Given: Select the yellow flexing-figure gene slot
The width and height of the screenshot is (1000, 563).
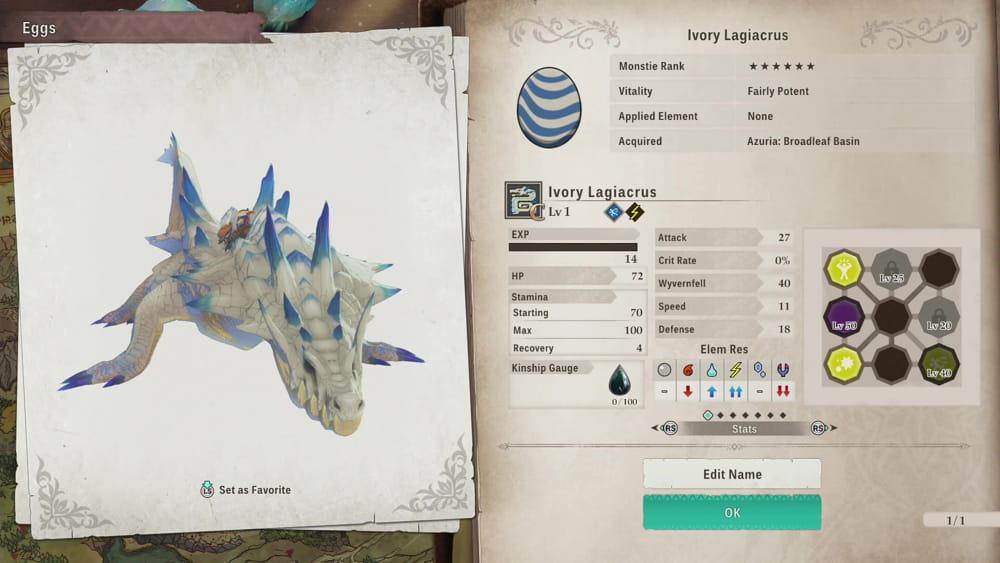Looking at the screenshot, I should (843, 270).
